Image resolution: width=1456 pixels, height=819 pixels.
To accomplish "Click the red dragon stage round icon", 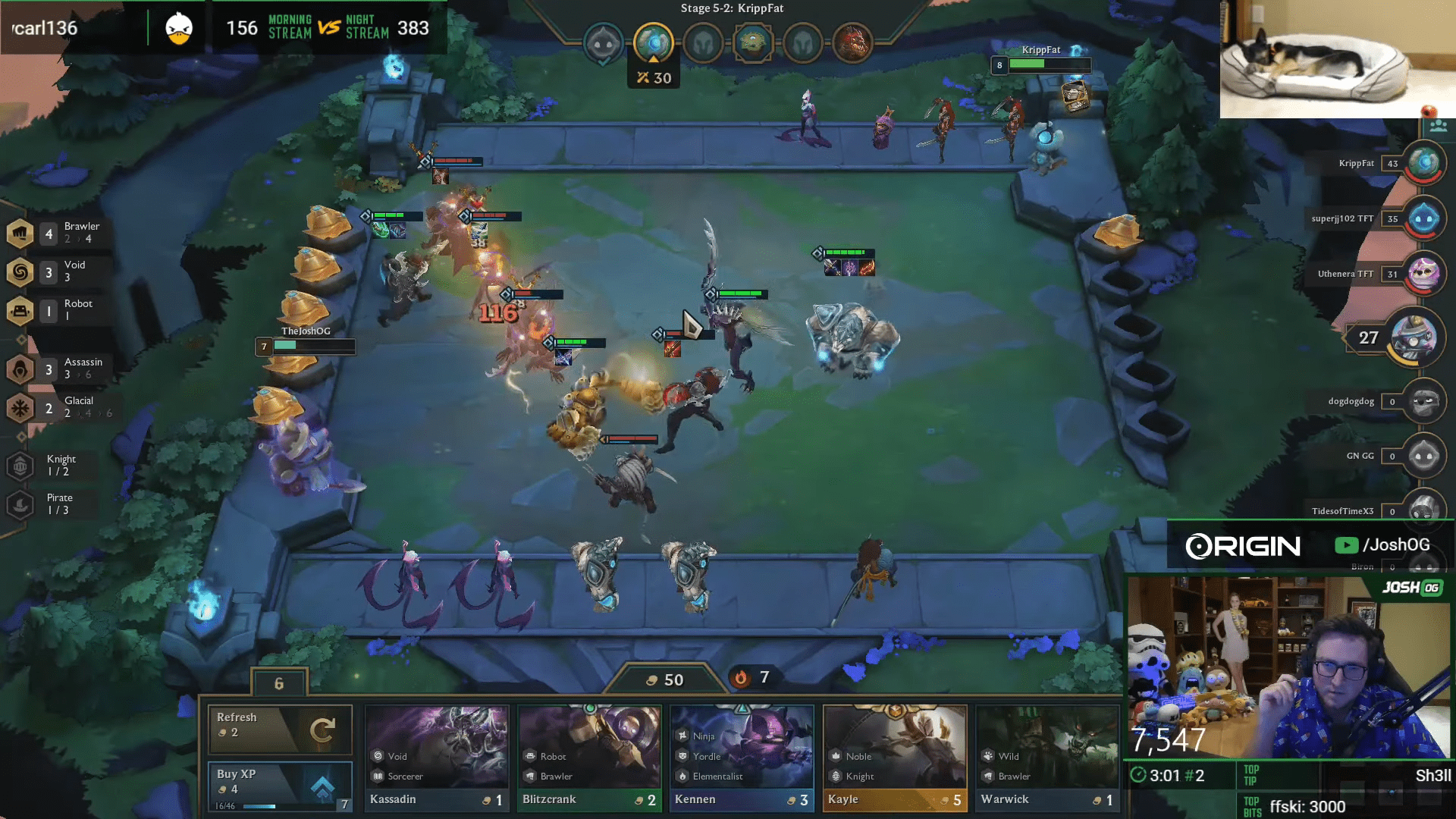I will coord(852,43).
